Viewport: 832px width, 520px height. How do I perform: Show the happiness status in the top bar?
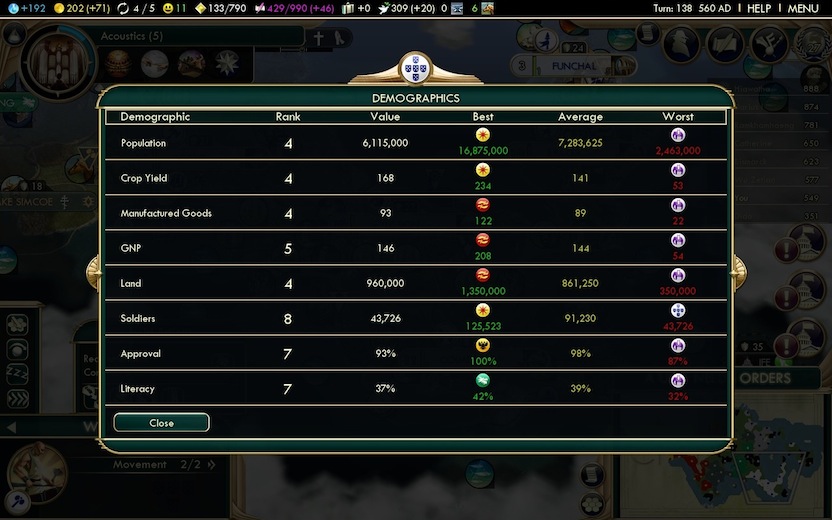tap(174, 8)
